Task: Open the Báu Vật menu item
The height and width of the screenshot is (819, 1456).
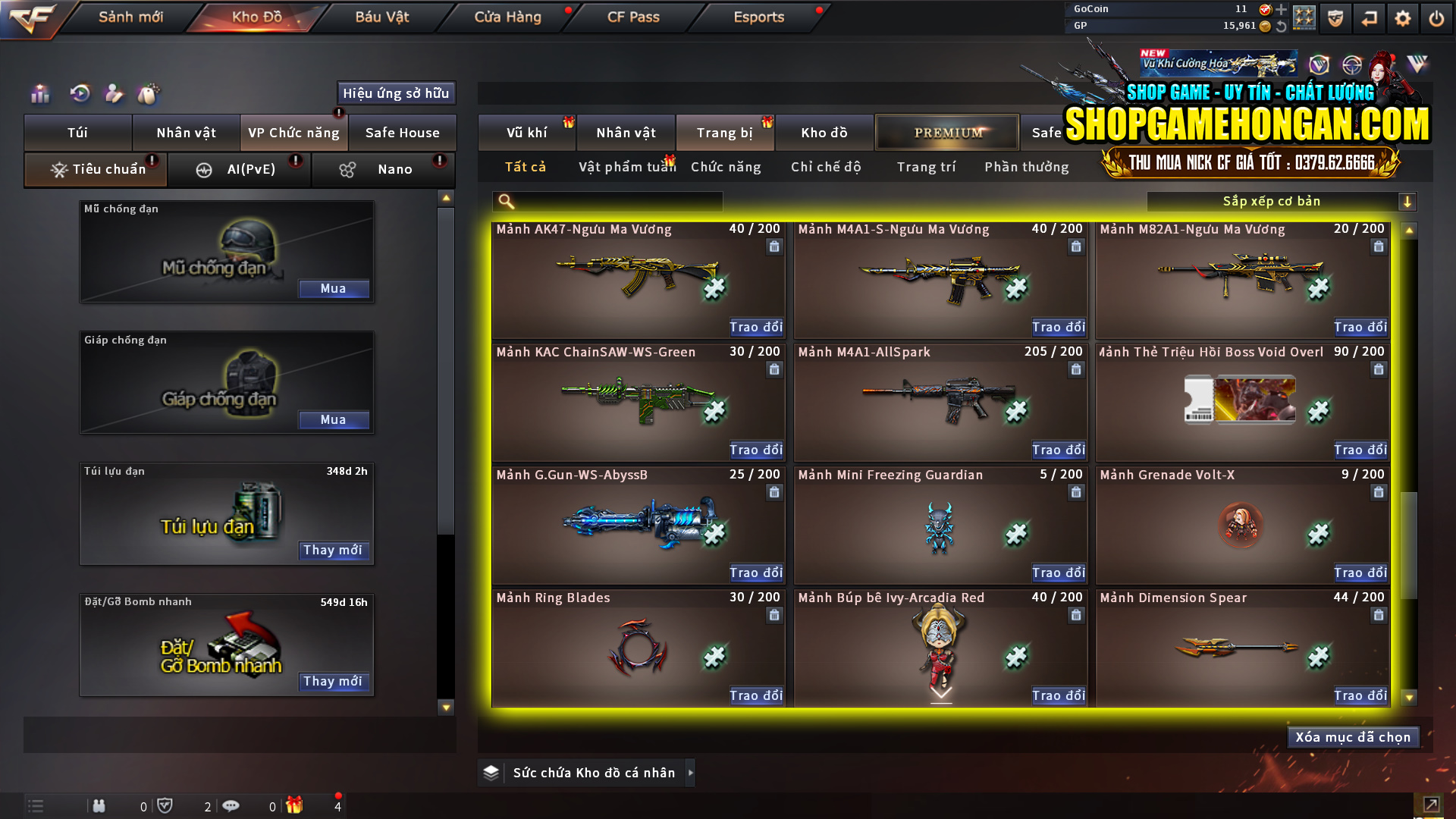Action: click(381, 17)
